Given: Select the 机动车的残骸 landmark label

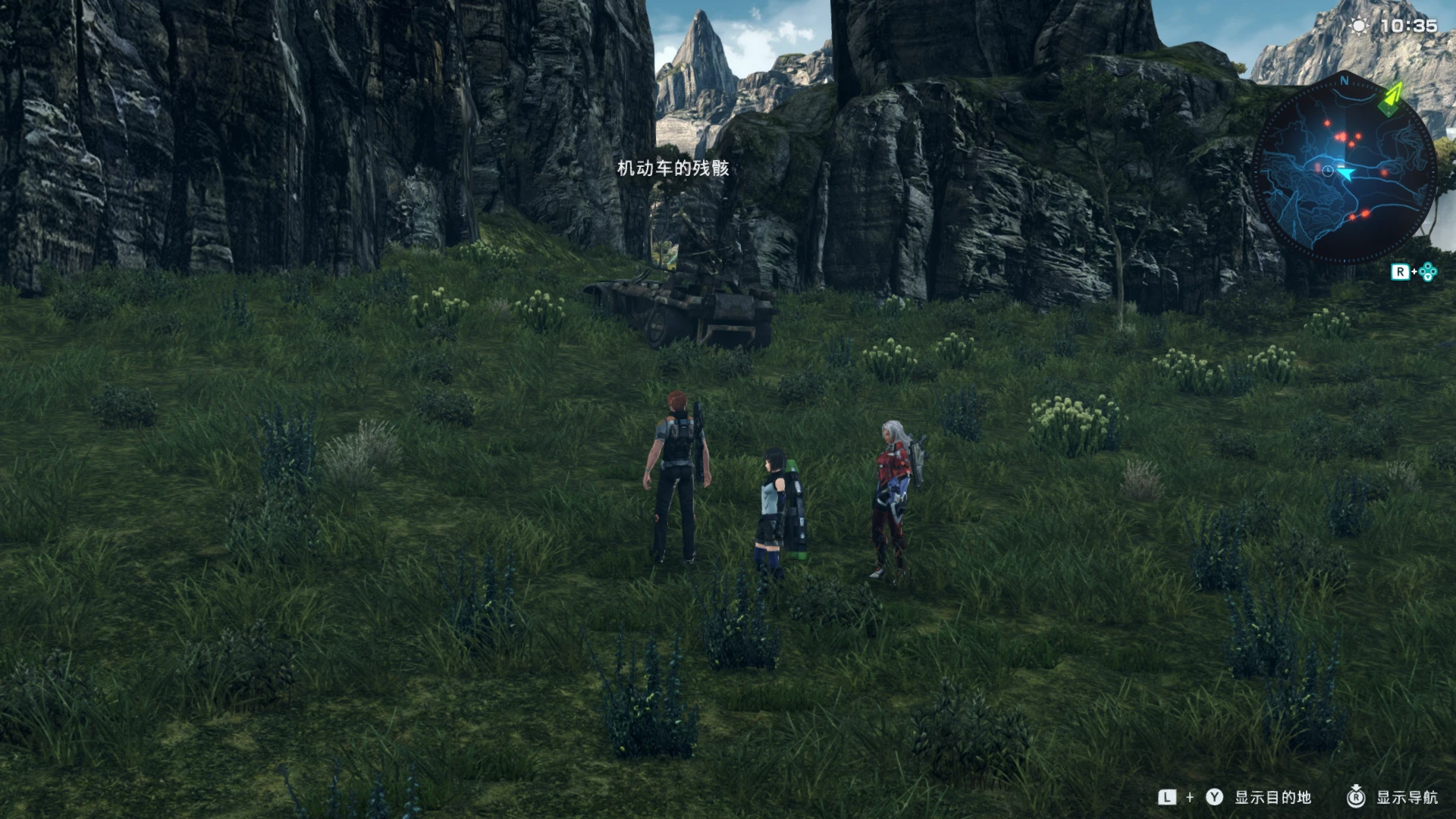Looking at the screenshot, I should click(x=673, y=168).
